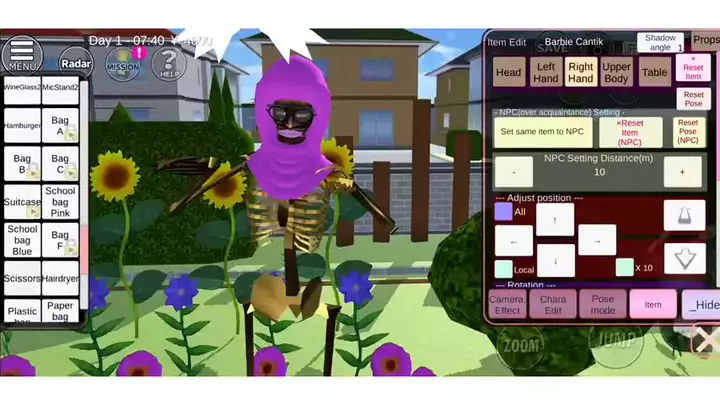Switch to the Pose mode tab
The image size is (720, 405).
tap(603, 304)
